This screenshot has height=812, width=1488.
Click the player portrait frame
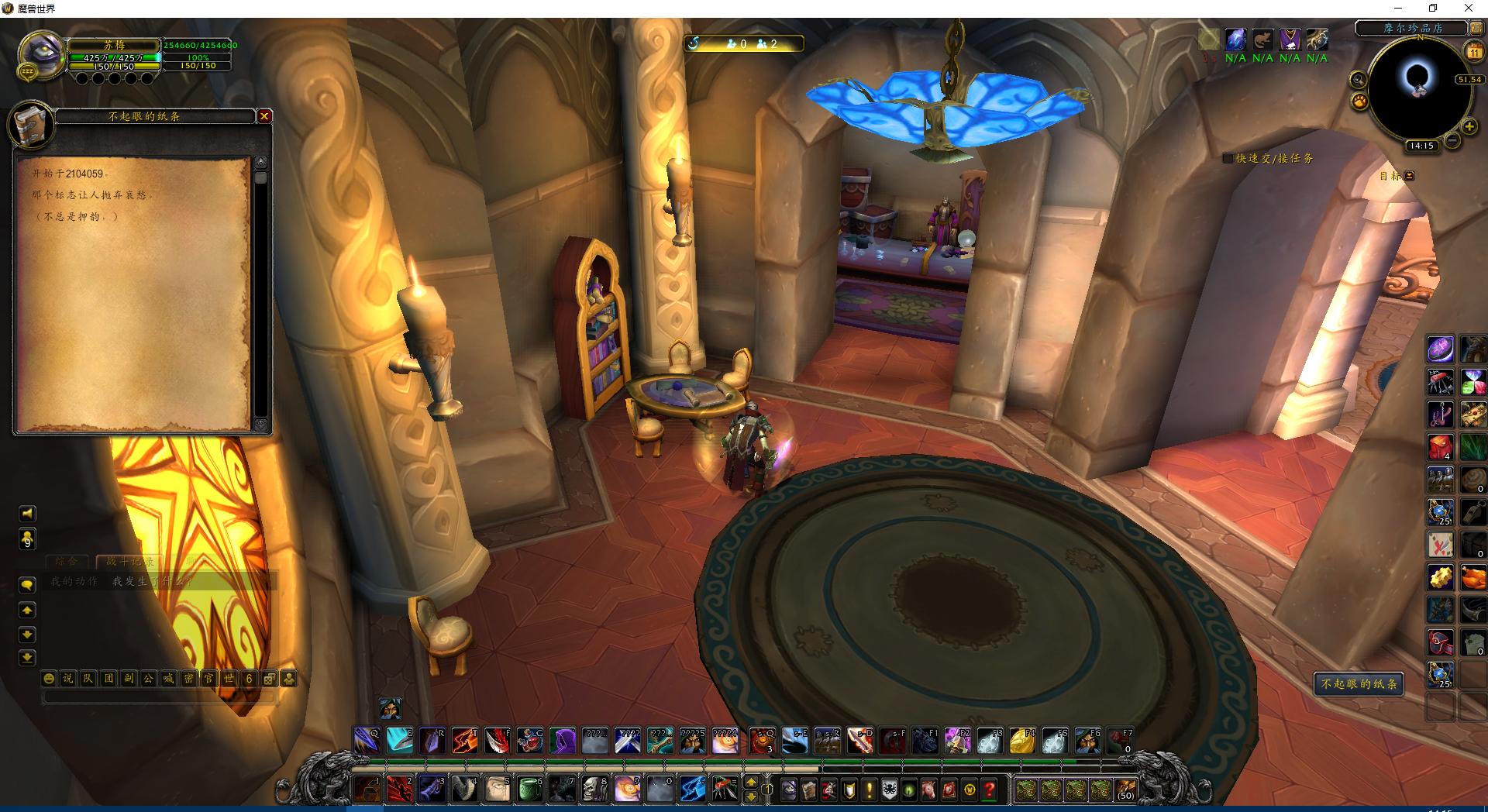tap(40, 56)
